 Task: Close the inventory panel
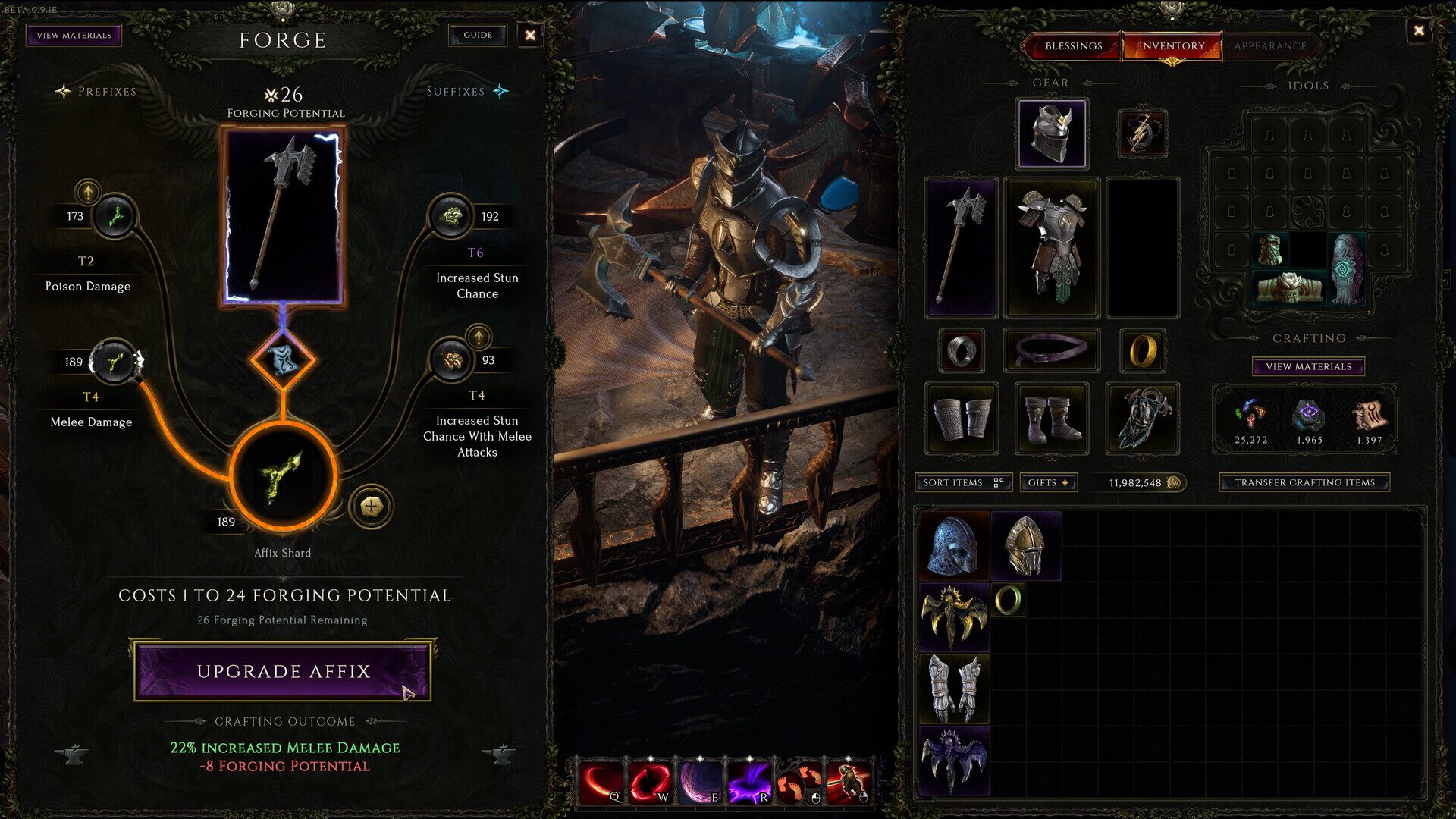pyautogui.click(x=1418, y=30)
